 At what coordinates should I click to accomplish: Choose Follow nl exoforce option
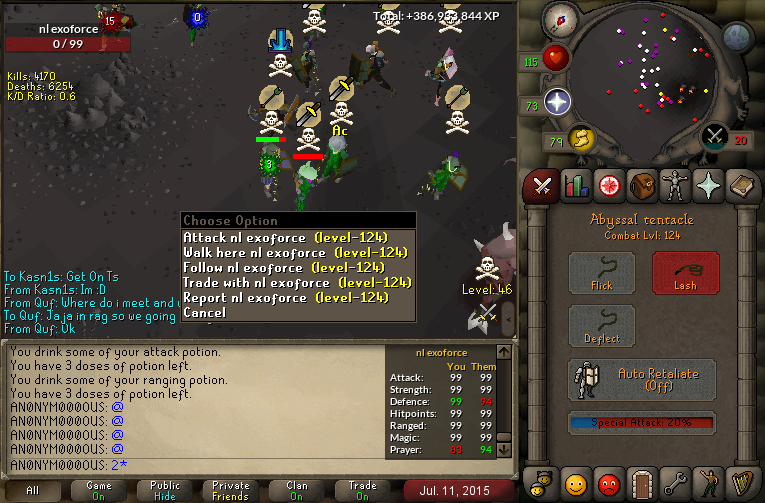tap(283, 268)
